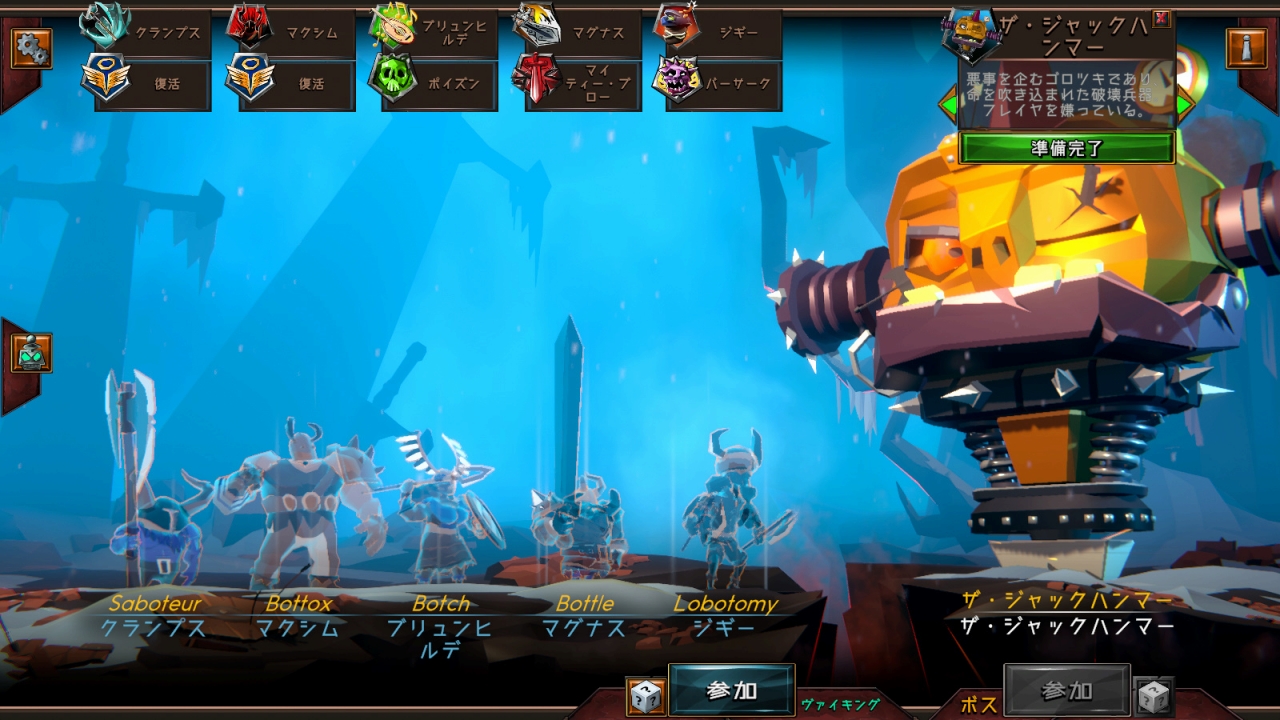
Task: Select the マクシム character tile
Action: pyautogui.click(x=294, y=32)
